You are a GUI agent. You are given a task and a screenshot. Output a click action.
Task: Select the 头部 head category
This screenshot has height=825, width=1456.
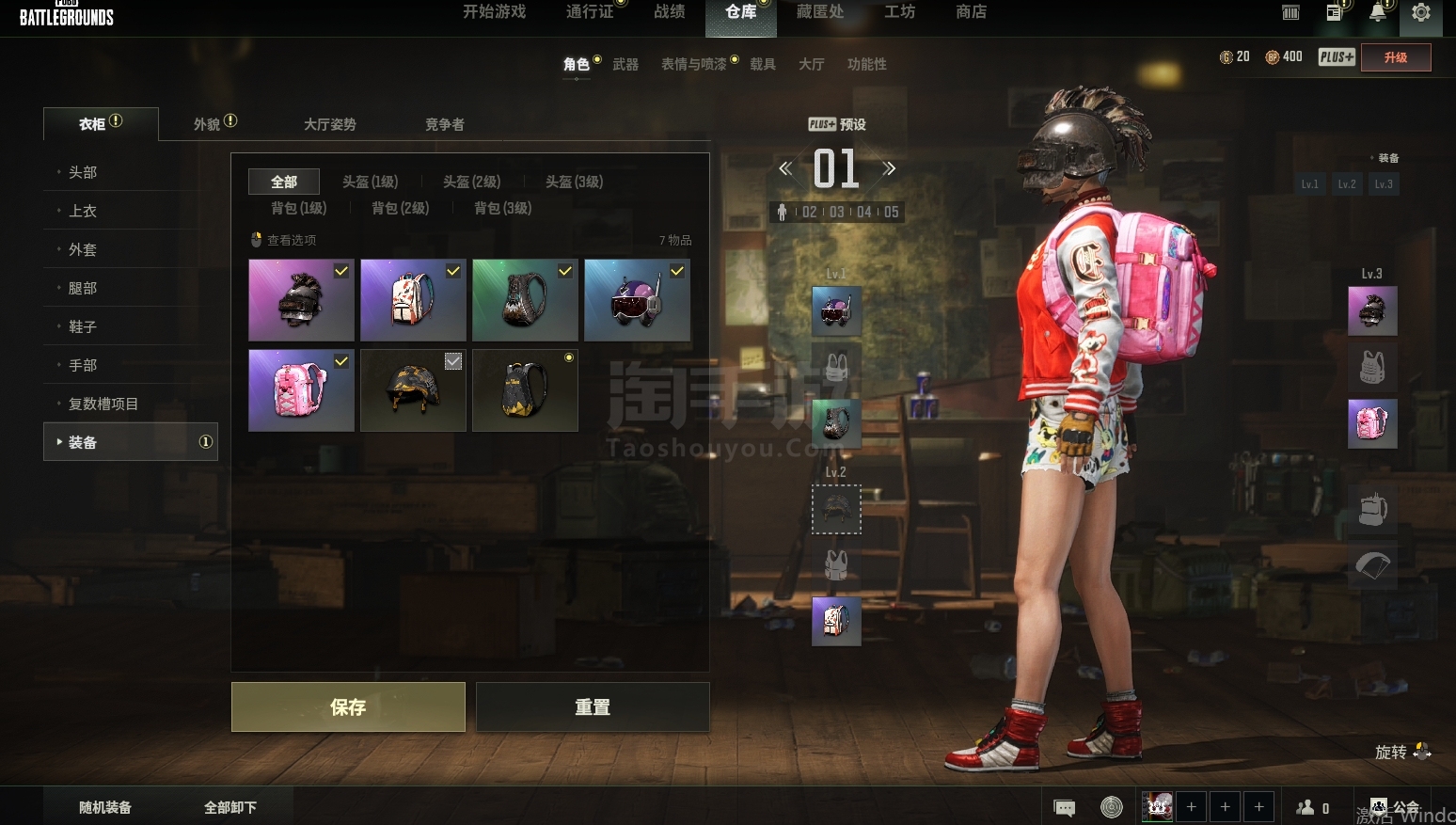(x=83, y=172)
